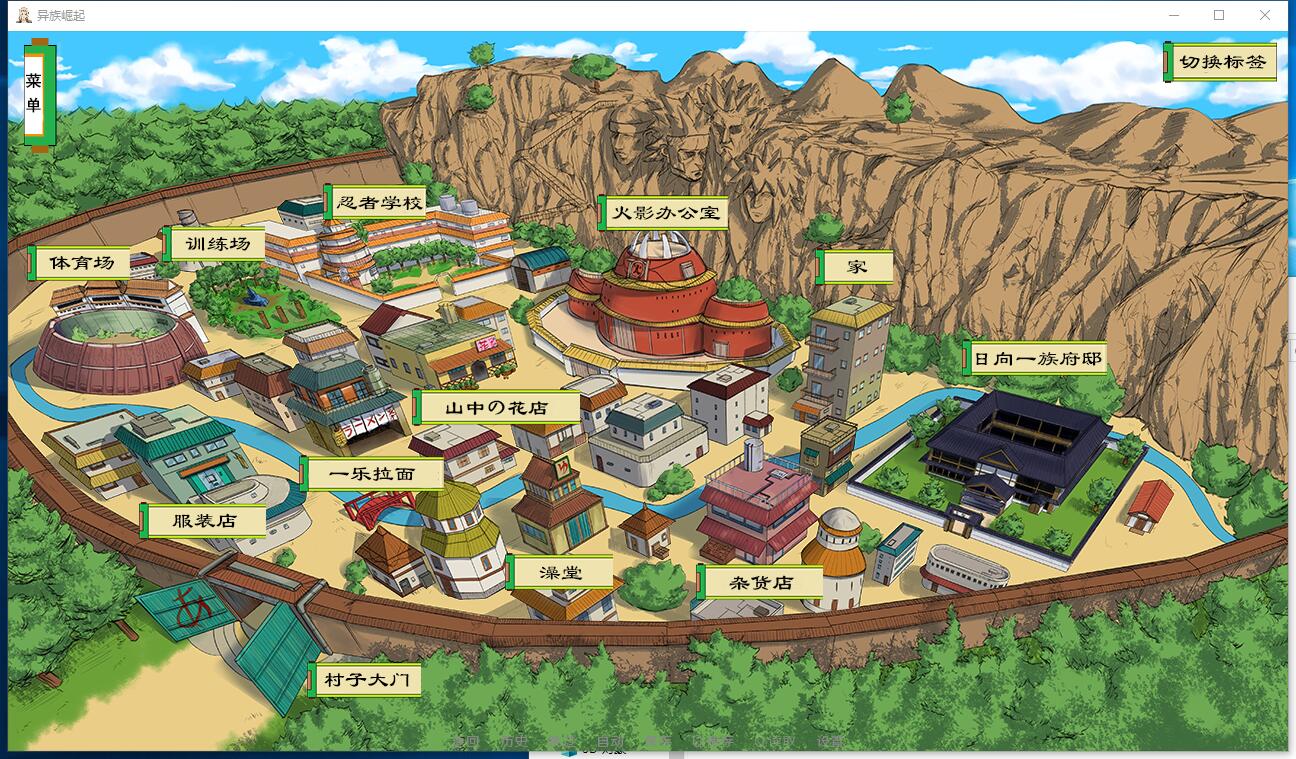This screenshot has width=1296, height=759.
Task: Go to 忍者学校 location
Action: (x=378, y=203)
